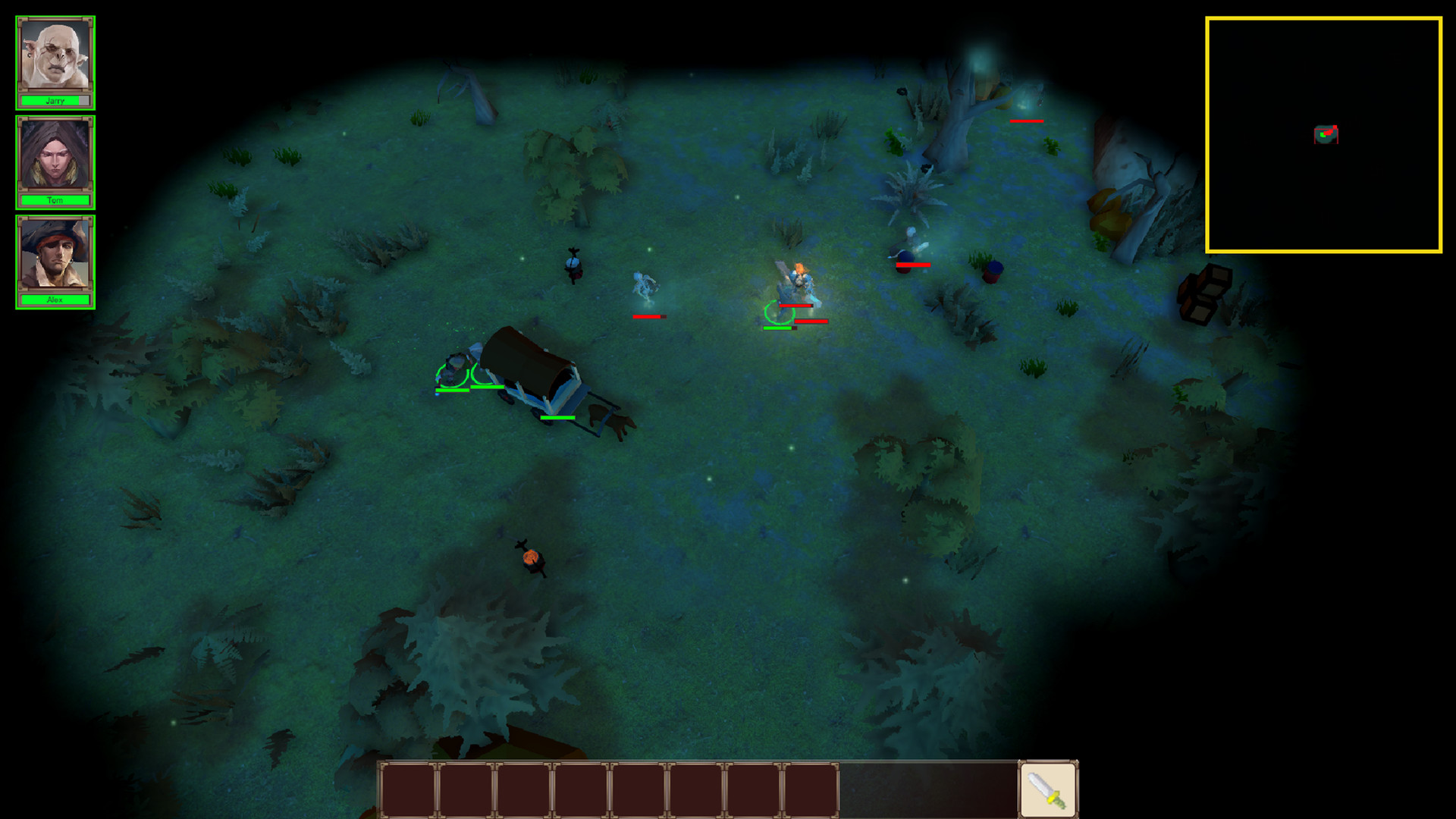Select the stacked crates at the right edge

1203,292
